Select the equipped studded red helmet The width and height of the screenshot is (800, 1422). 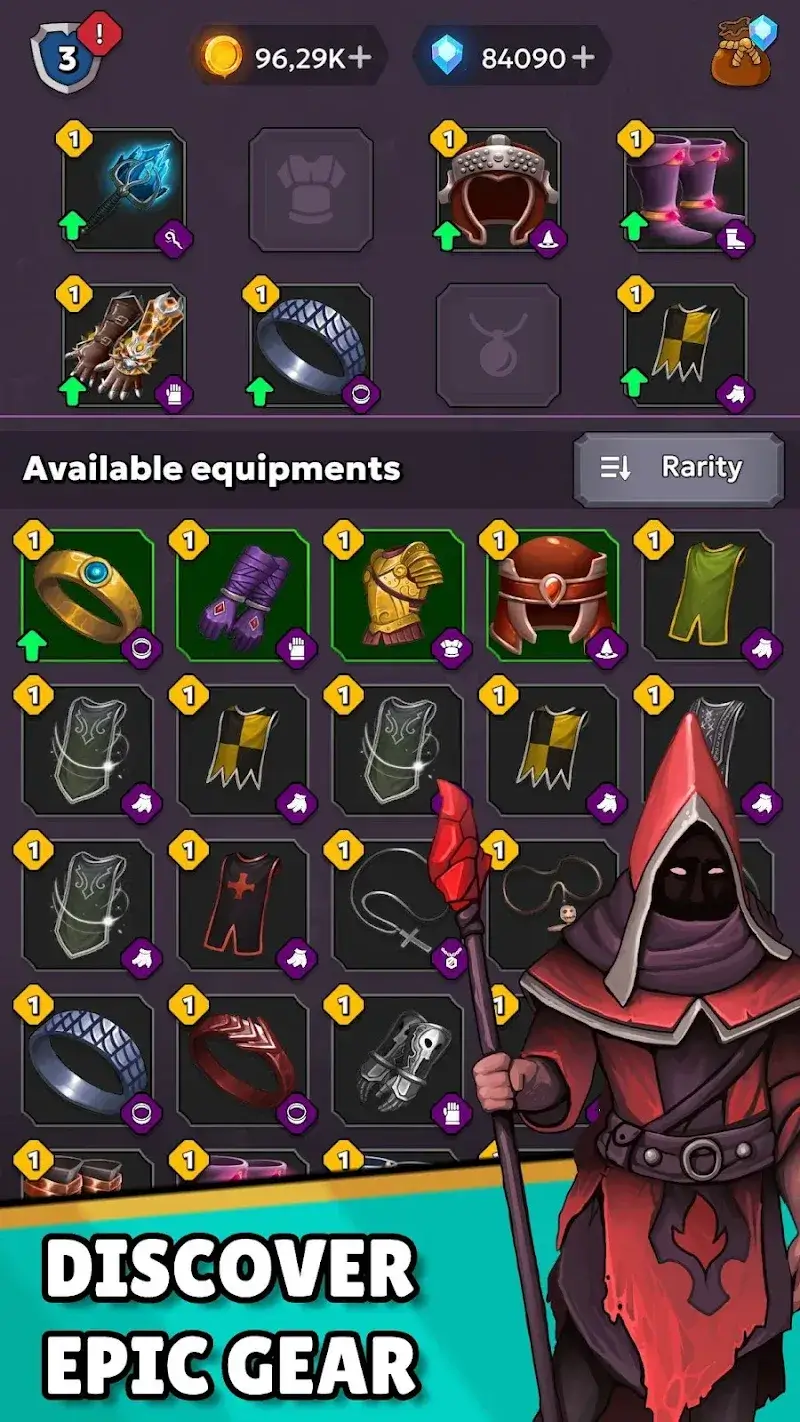point(498,190)
